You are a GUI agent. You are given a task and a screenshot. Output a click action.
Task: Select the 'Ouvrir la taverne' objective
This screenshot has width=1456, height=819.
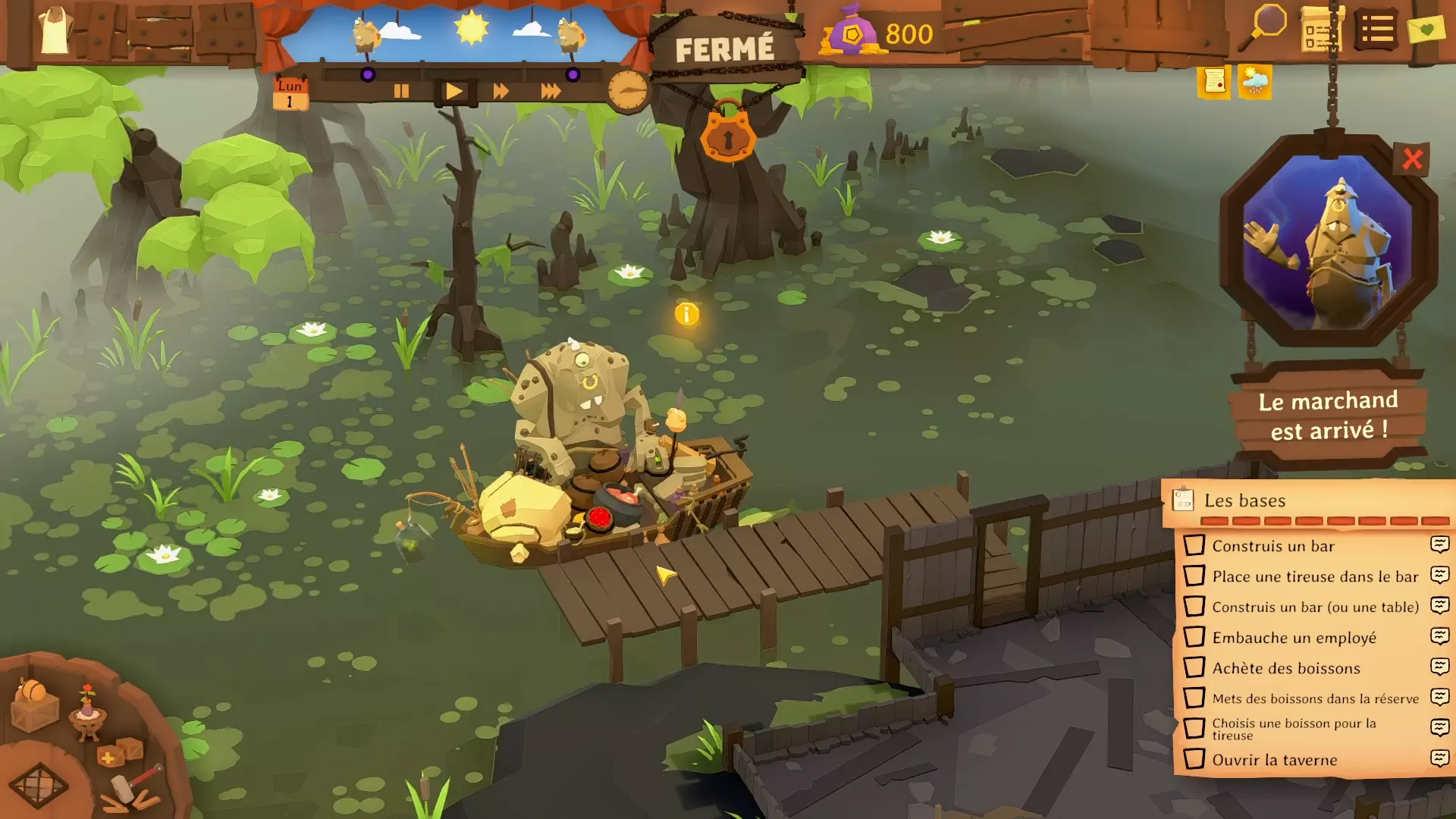(x=1274, y=760)
